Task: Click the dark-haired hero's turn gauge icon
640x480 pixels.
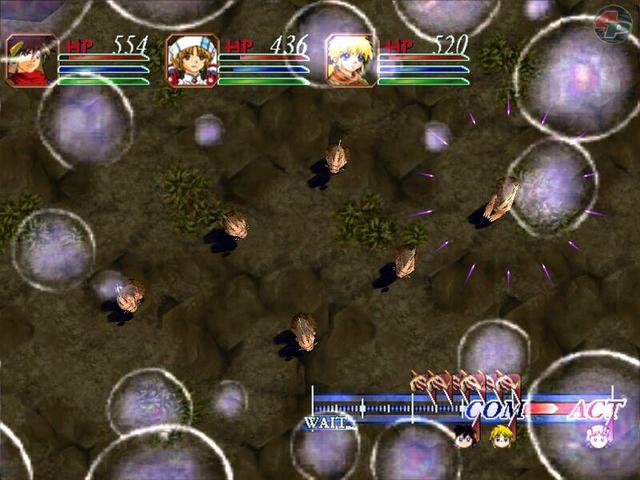Action: tap(464, 435)
